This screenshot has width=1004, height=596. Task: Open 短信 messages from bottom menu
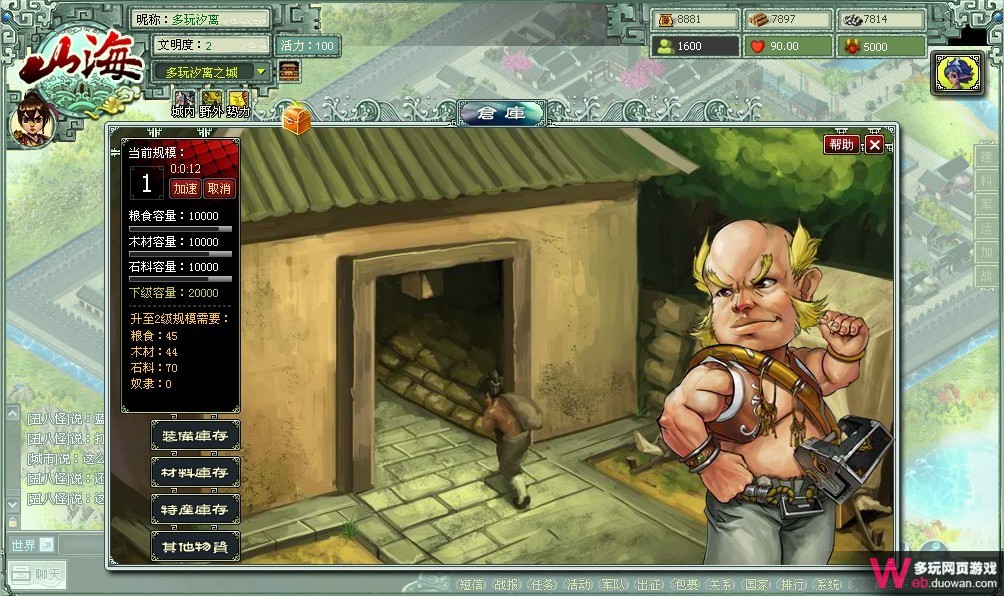point(473,585)
